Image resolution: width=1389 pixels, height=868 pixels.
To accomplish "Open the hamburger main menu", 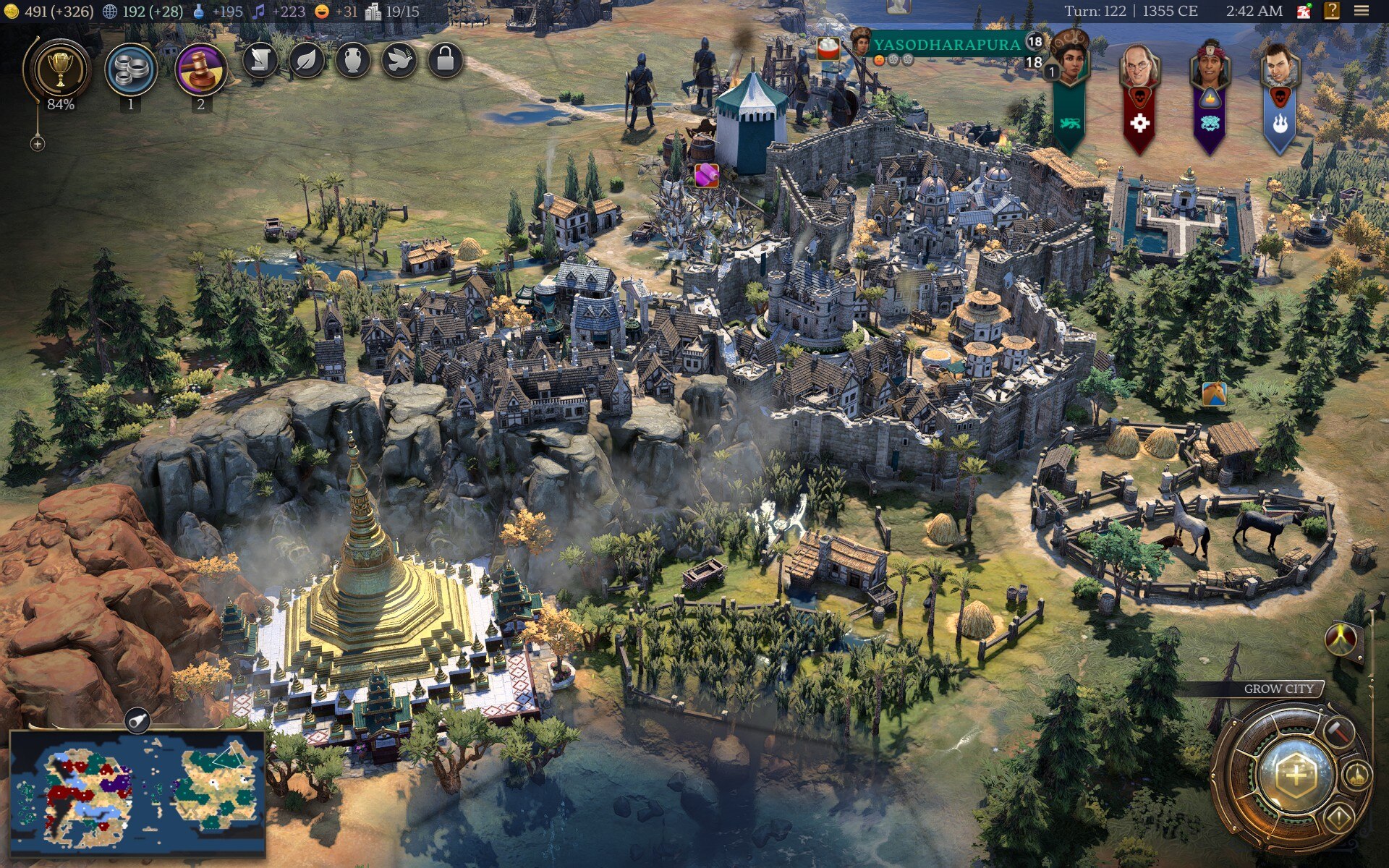I will click(x=1362, y=11).
